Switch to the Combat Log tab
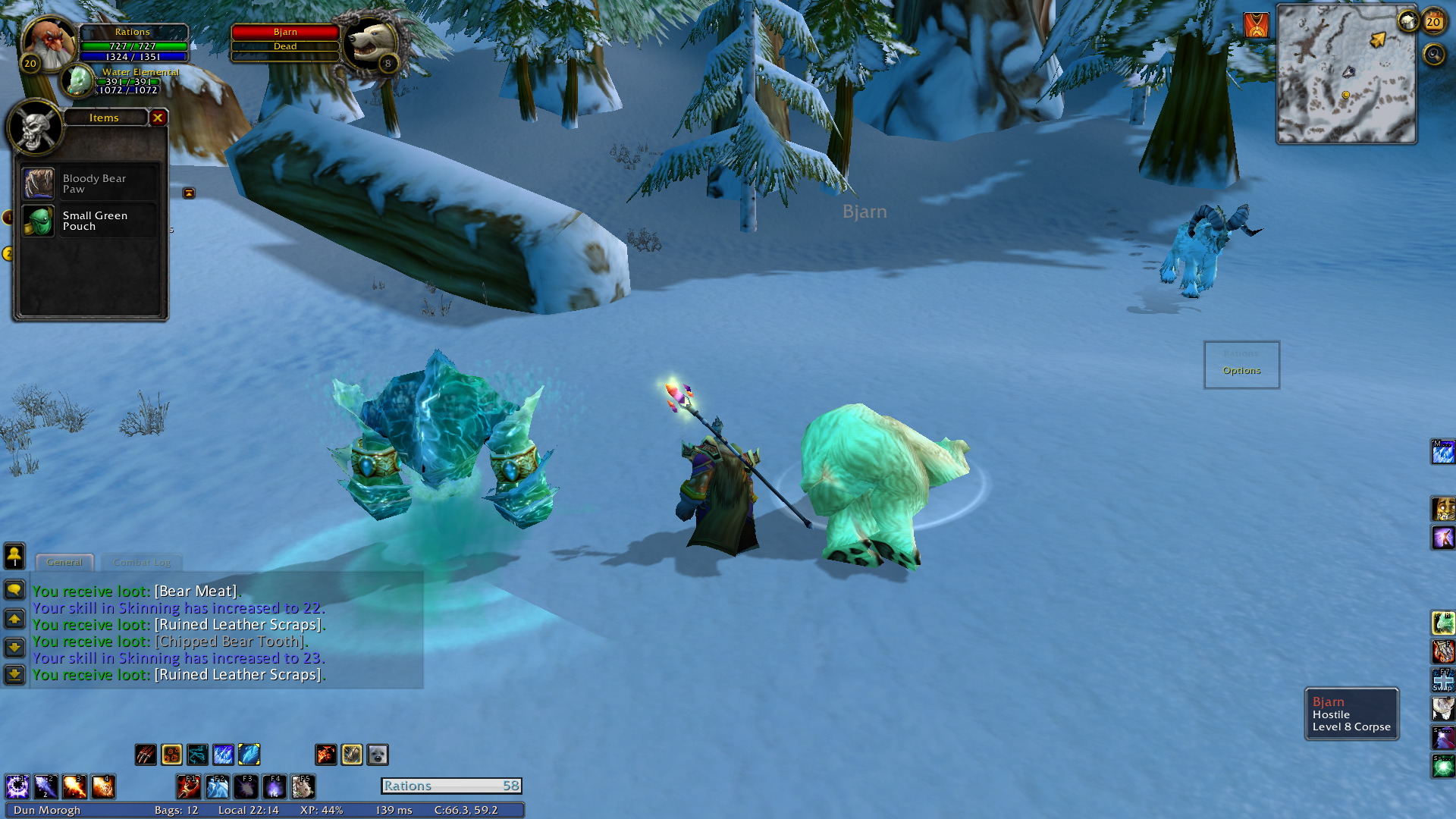 click(142, 563)
